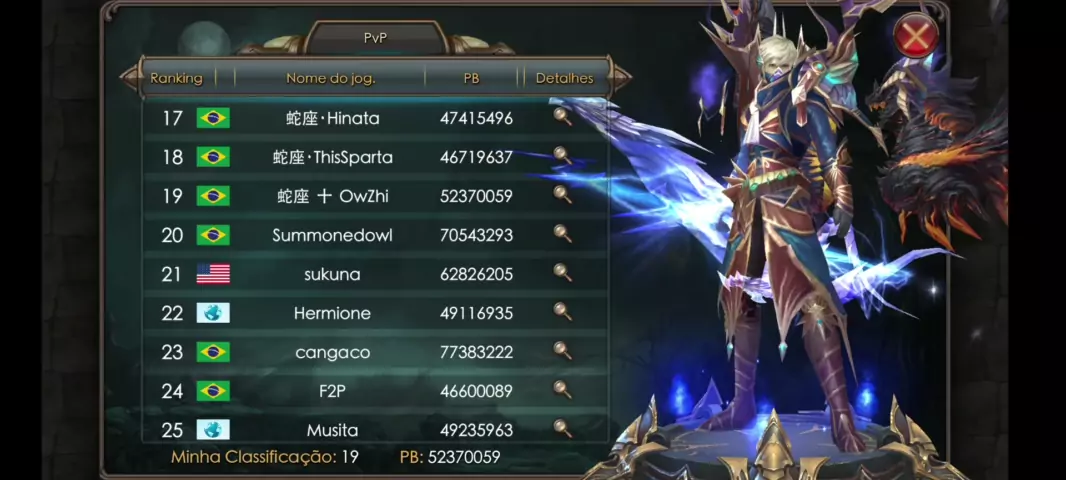Screen dimensions: 1066x480
Task: View details for 蛇座·Hinata
Action: click(563, 117)
